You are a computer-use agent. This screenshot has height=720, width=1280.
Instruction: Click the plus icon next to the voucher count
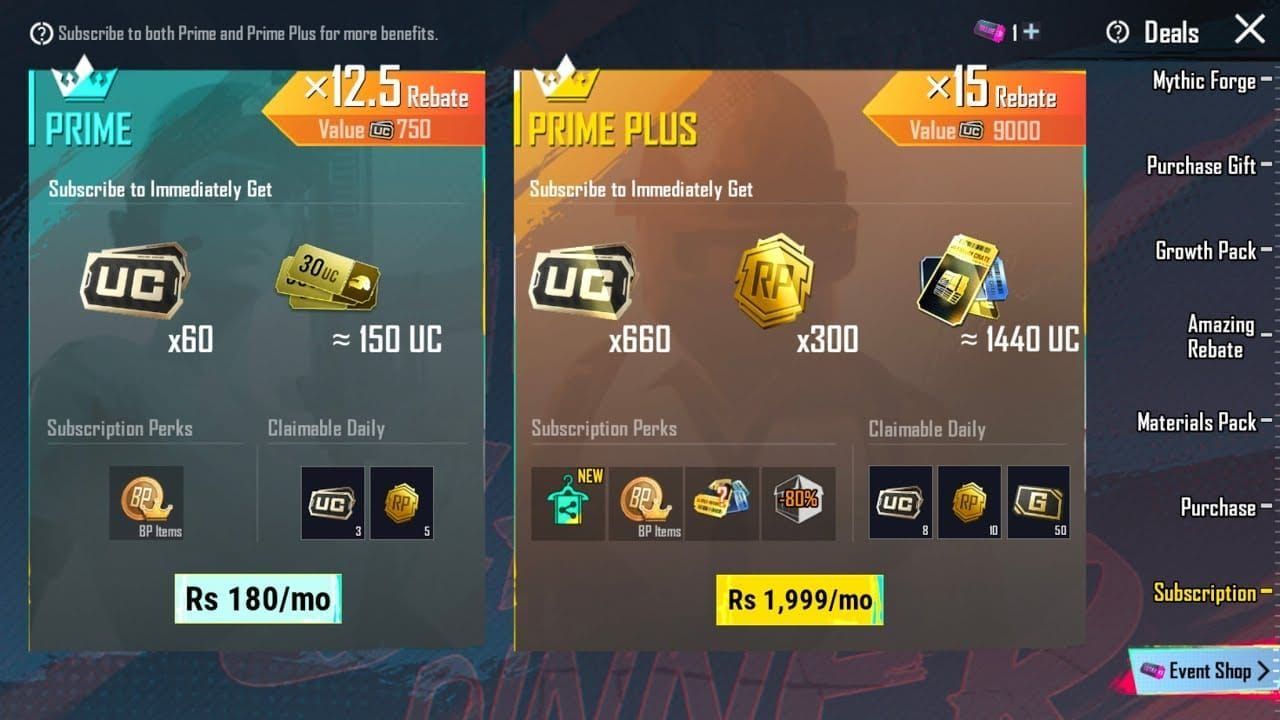[1030, 29]
